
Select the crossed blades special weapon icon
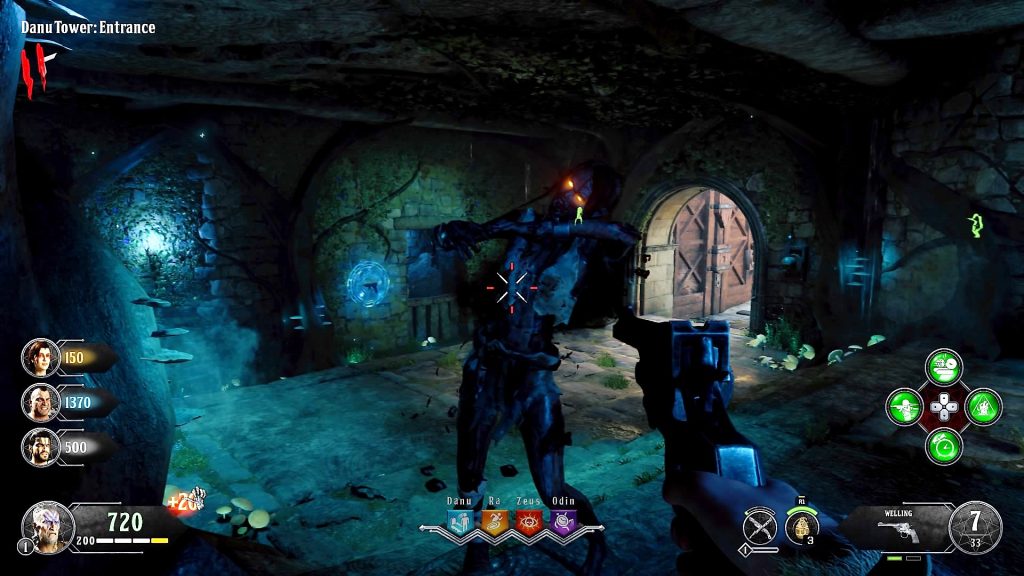[760, 524]
